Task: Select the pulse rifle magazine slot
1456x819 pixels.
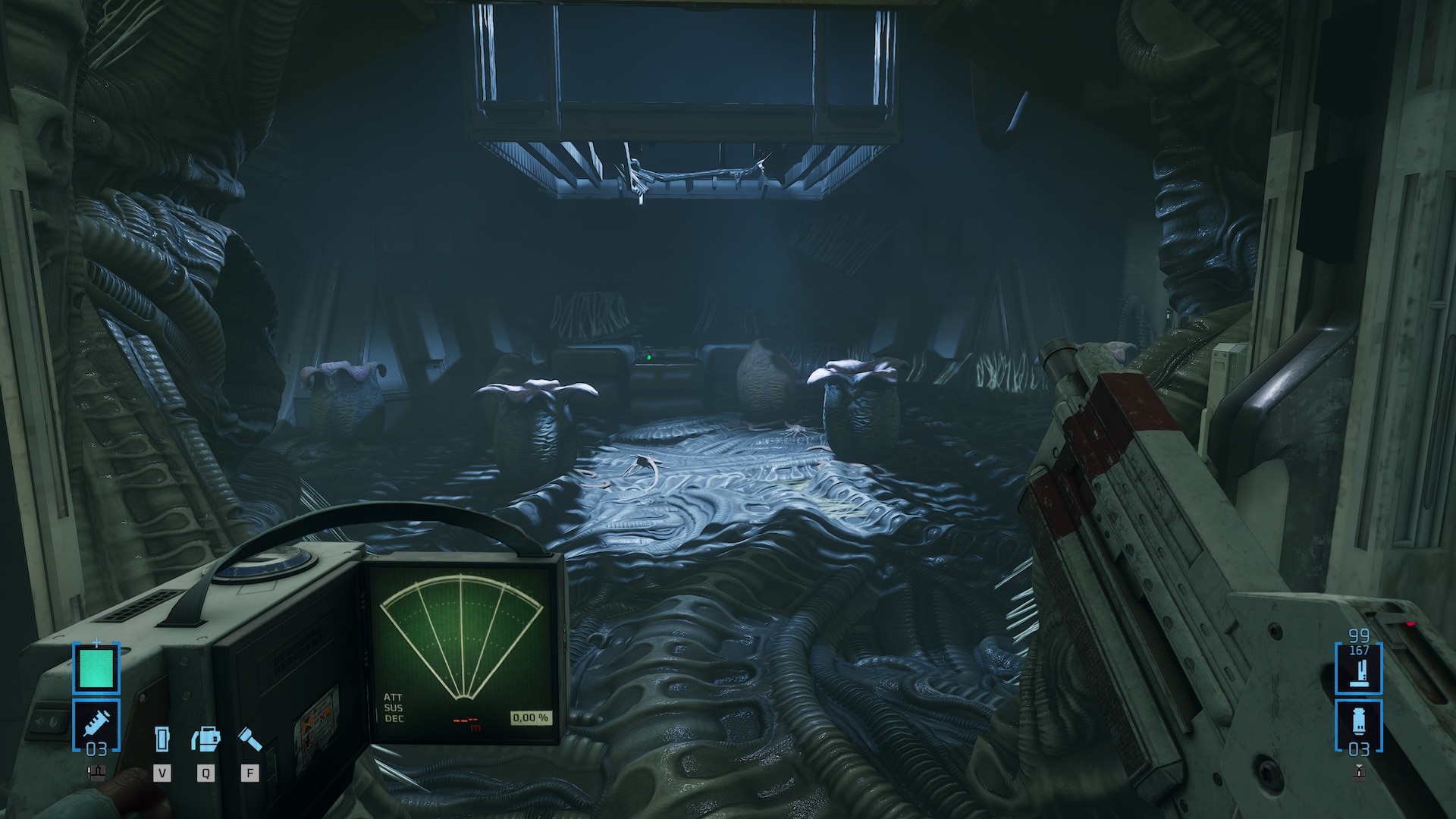Action: (x=1358, y=668)
